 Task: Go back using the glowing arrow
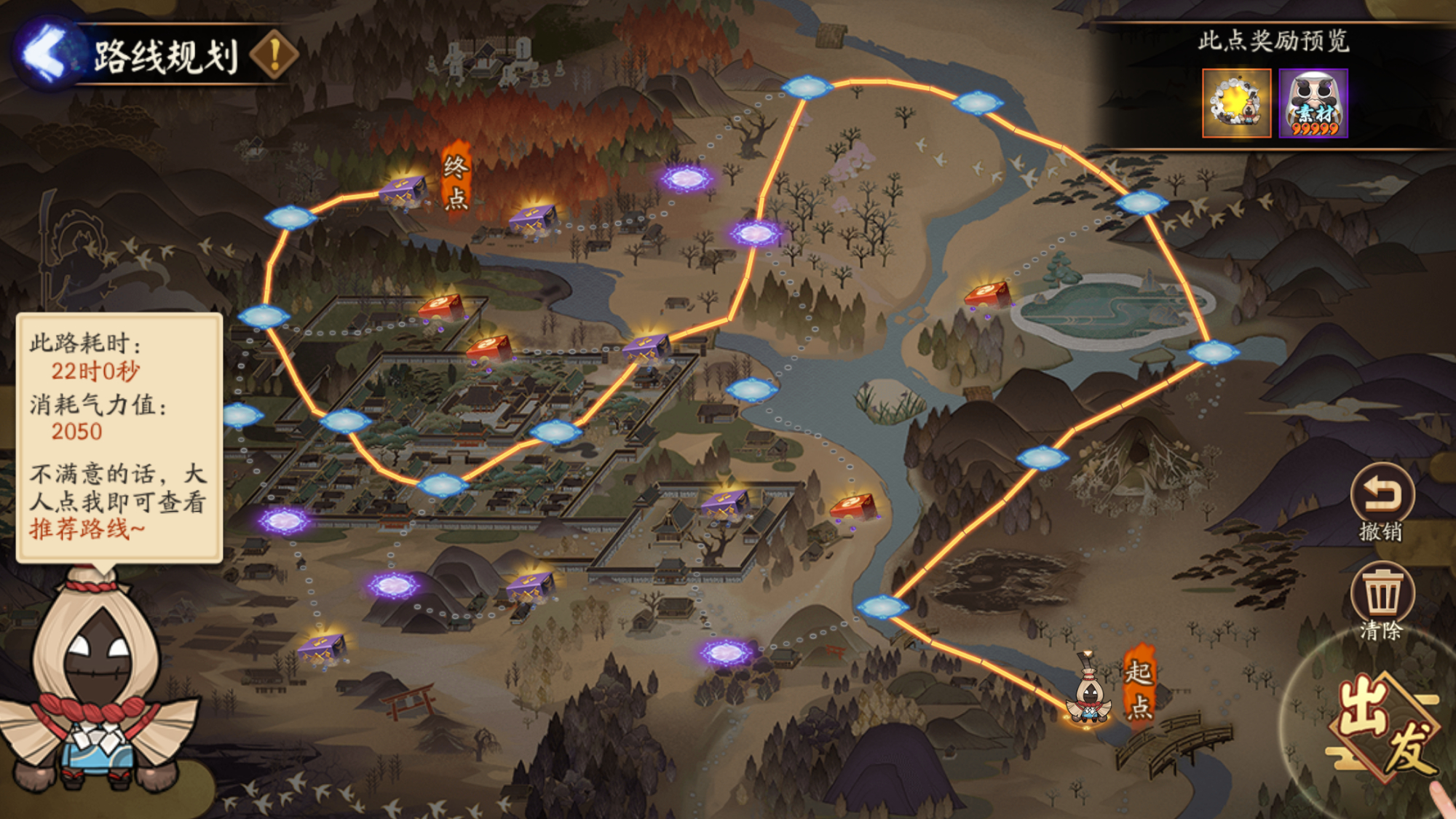point(45,54)
